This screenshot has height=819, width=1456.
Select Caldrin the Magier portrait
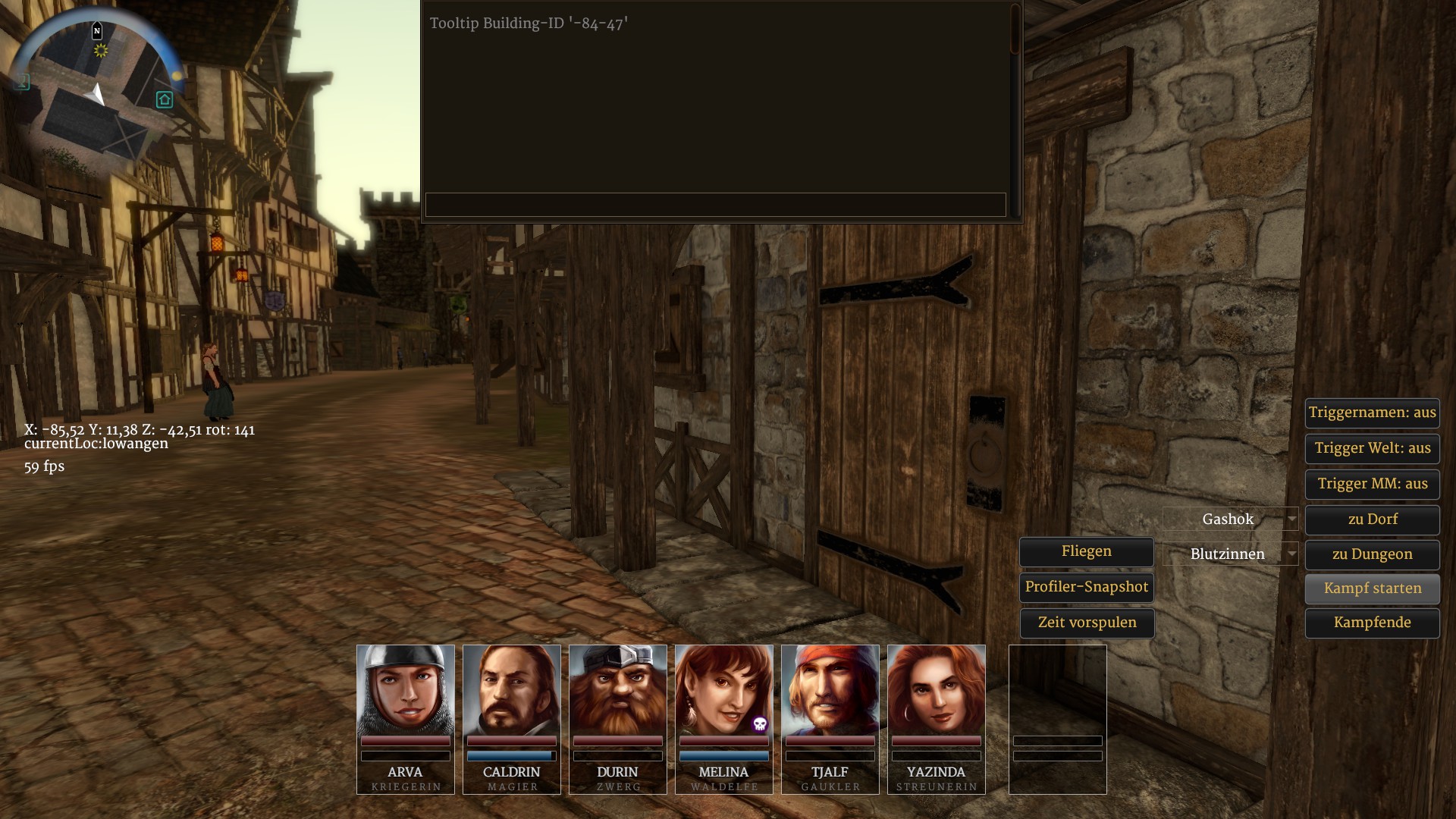coord(512,690)
